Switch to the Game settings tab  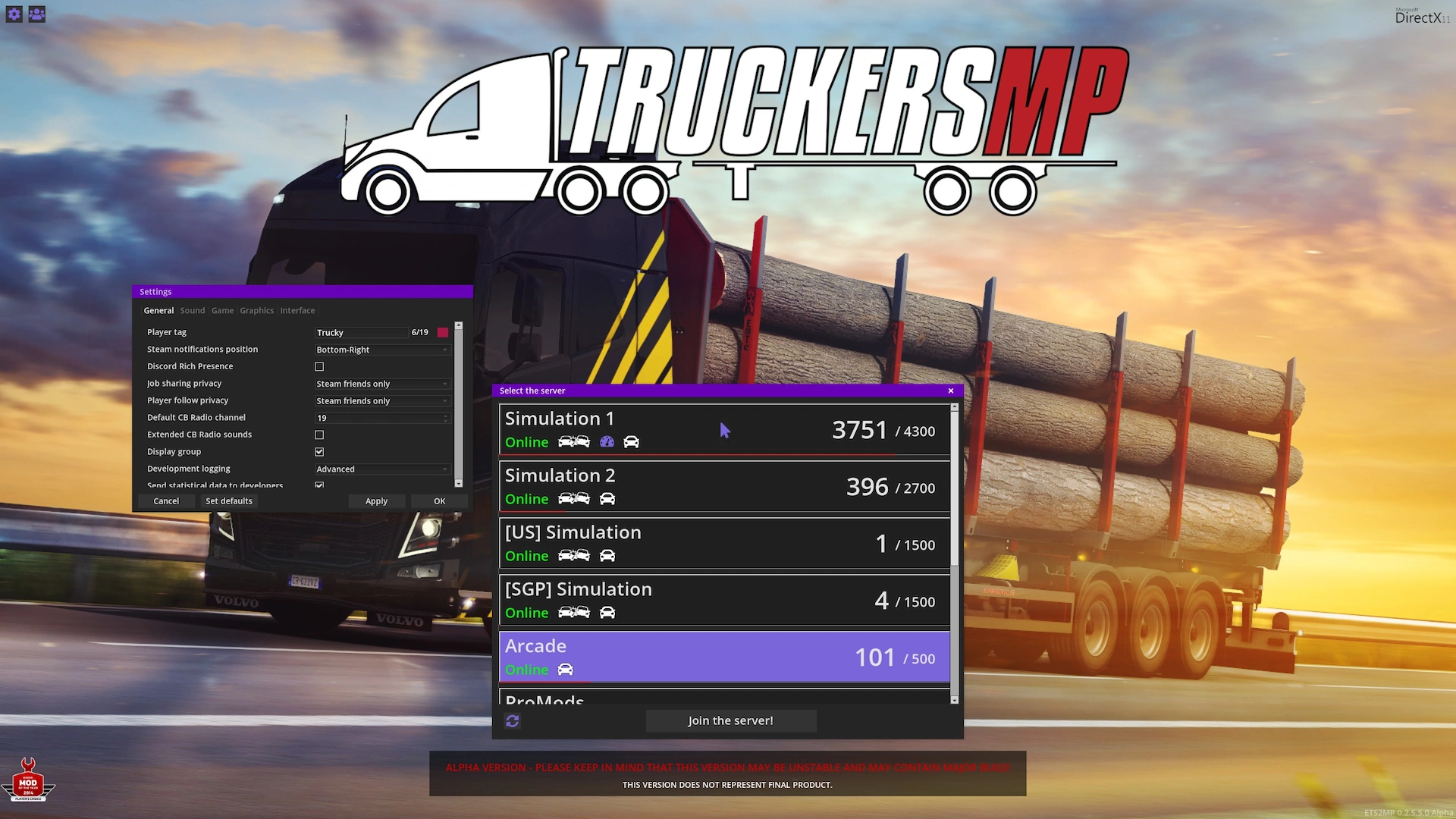click(222, 311)
